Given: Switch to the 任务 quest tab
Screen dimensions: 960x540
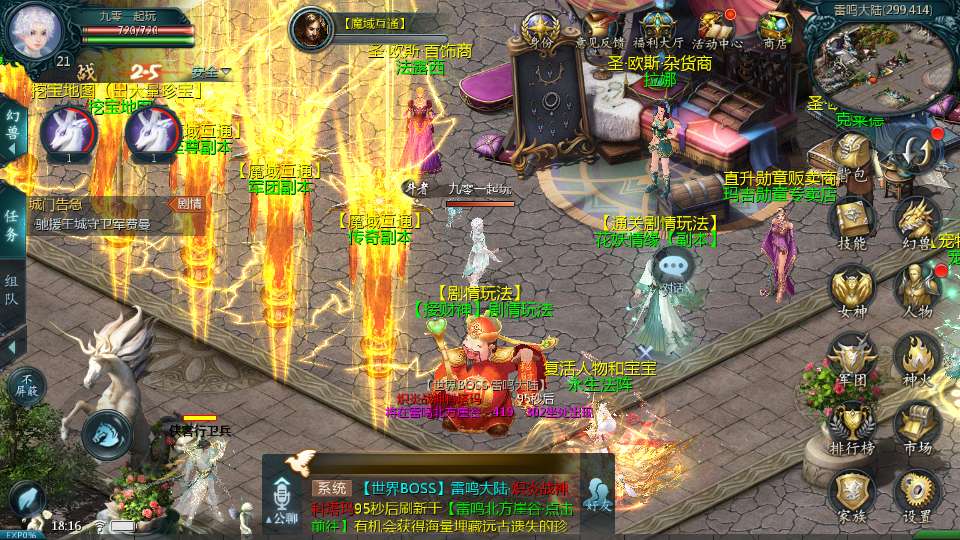Looking at the screenshot, I should point(12,226).
